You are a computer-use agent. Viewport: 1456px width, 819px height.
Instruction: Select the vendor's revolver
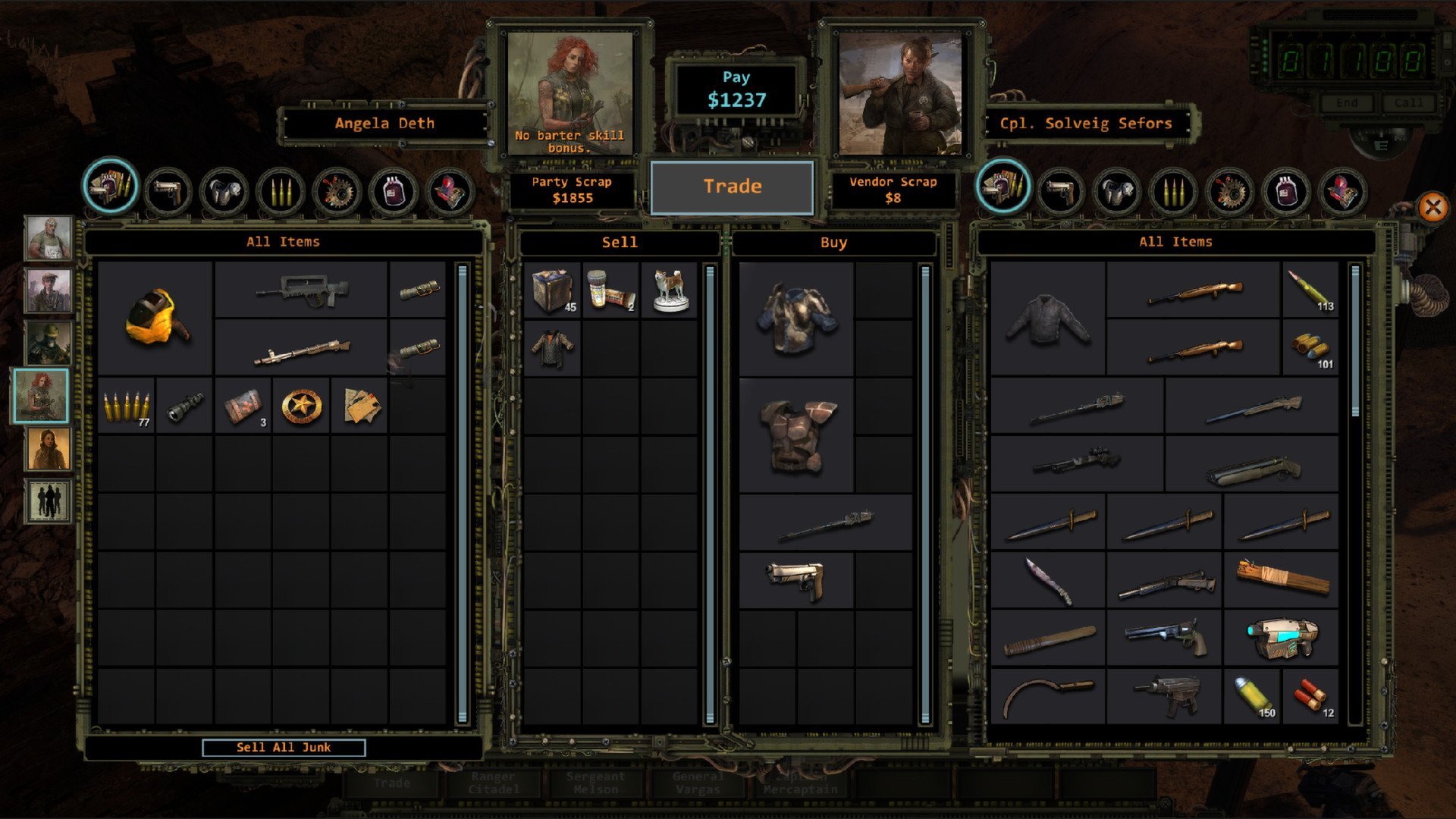[1164, 638]
